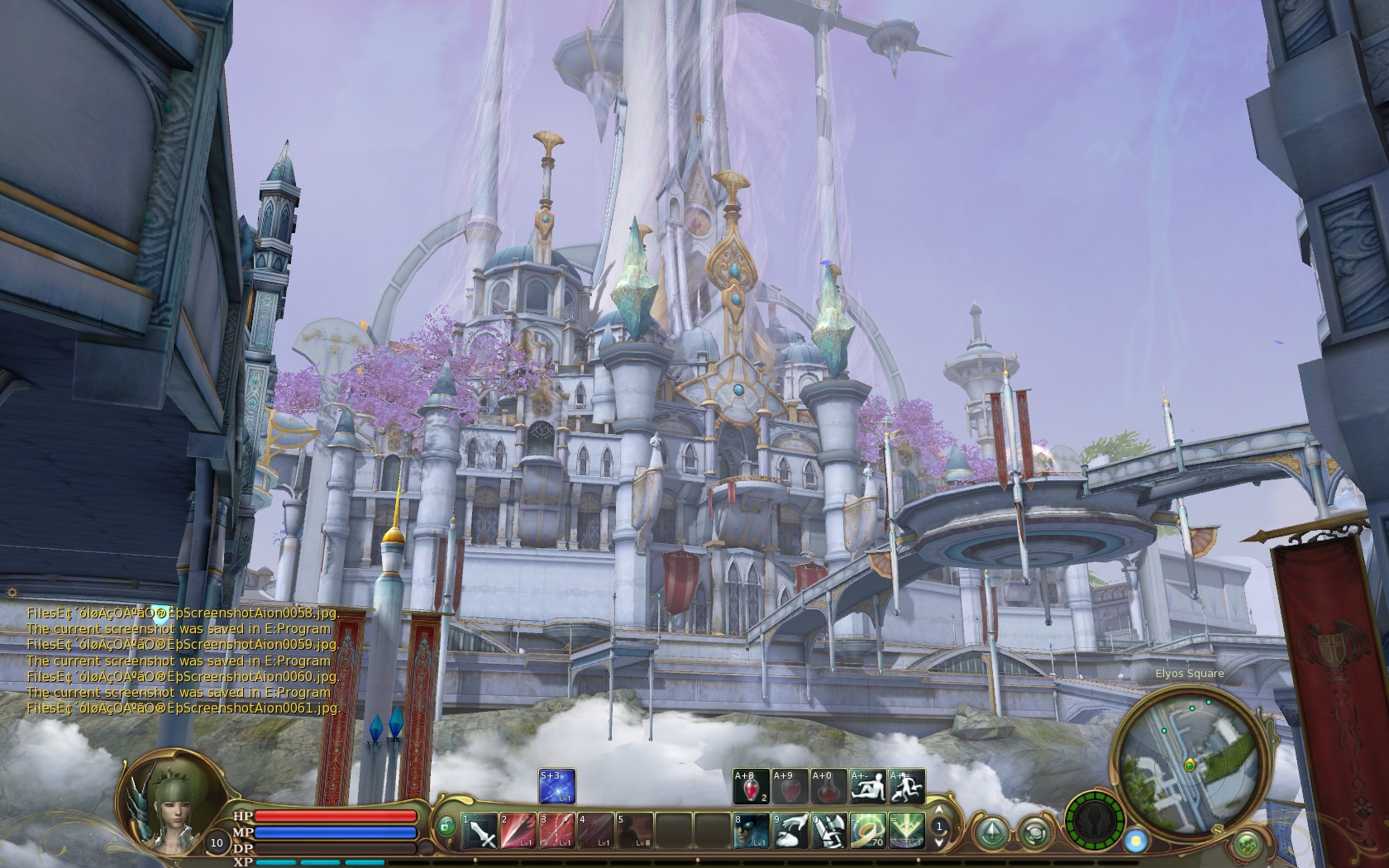Toggle the hotbar lock button
The height and width of the screenshot is (868, 1389).
(446, 826)
